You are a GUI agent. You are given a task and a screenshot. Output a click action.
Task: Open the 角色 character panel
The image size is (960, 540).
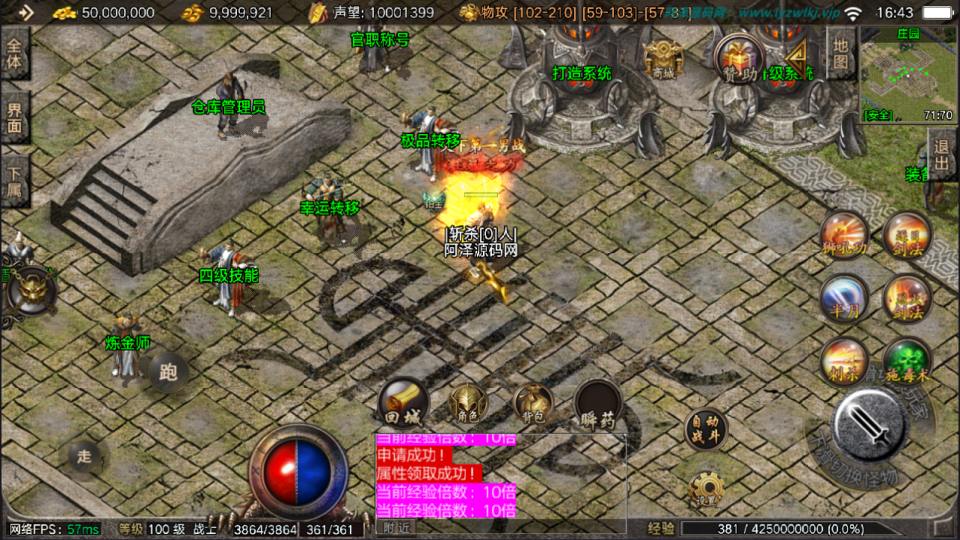click(466, 402)
